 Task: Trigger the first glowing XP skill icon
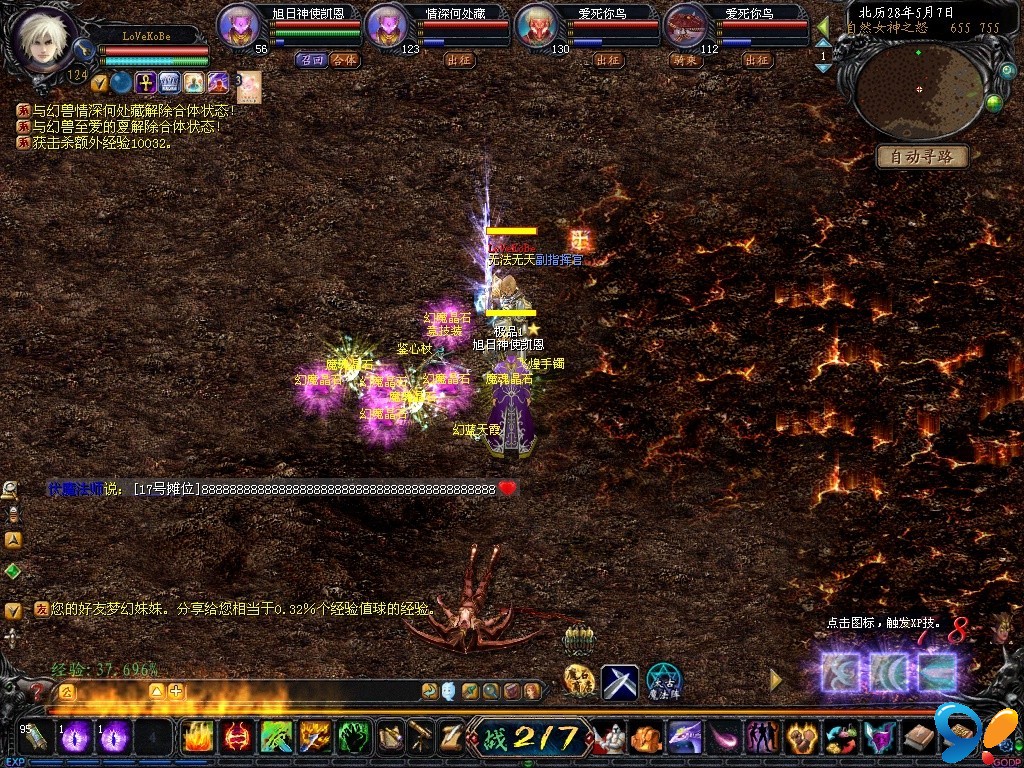click(x=840, y=672)
